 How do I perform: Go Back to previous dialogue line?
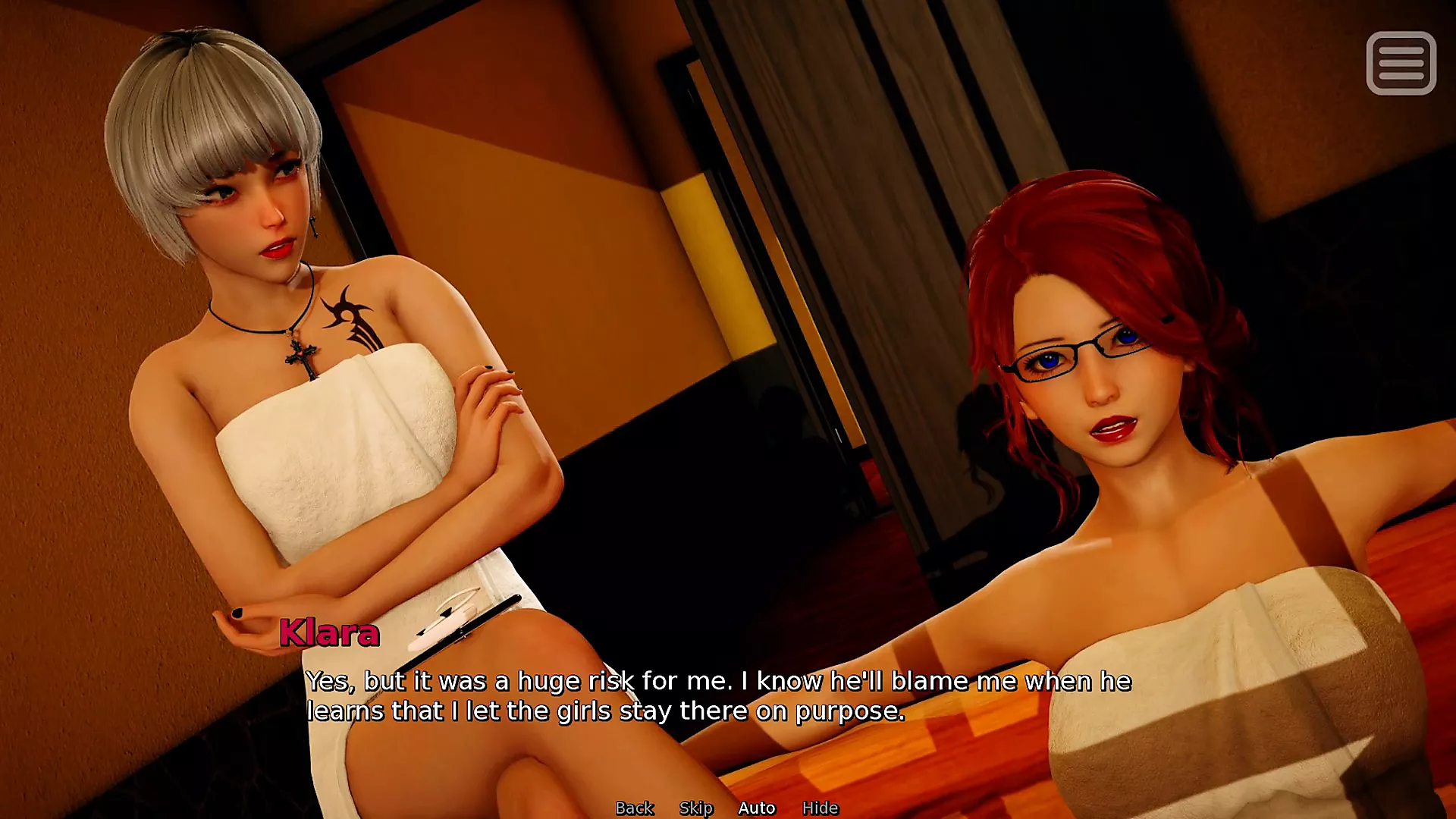coord(634,808)
